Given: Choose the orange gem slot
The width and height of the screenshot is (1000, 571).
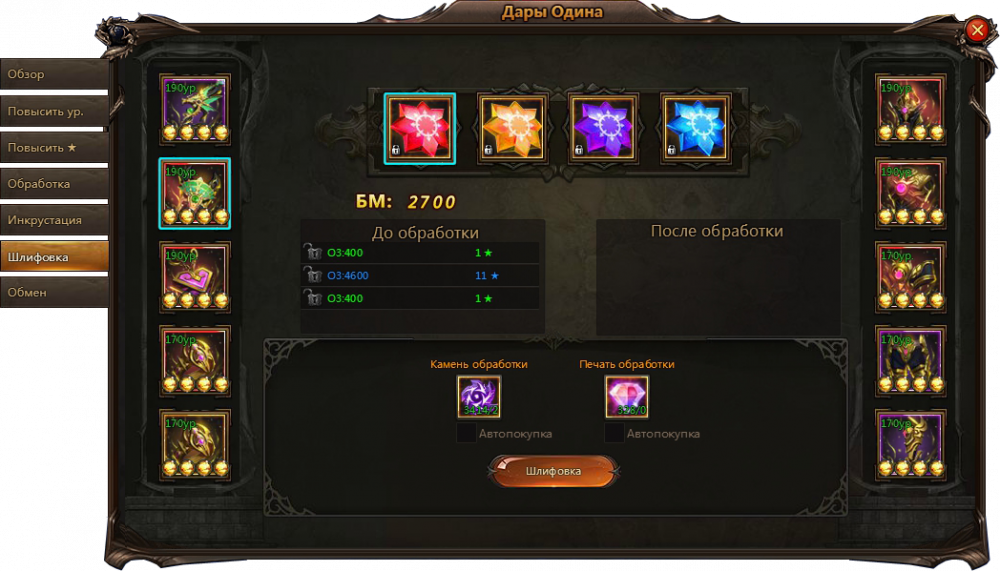Looking at the screenshot, I should click(x=512, y=128).
